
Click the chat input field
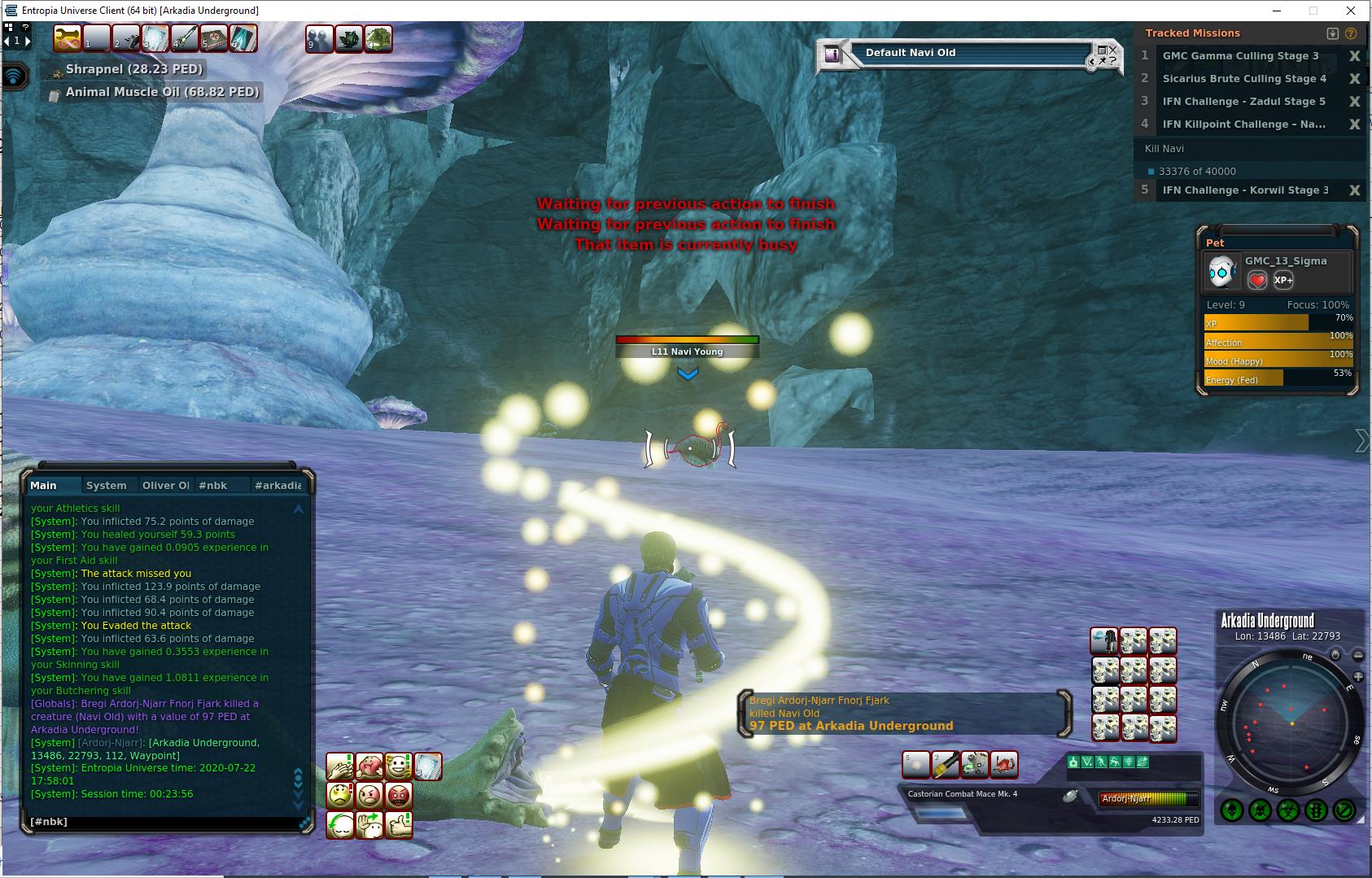point(163,822)
